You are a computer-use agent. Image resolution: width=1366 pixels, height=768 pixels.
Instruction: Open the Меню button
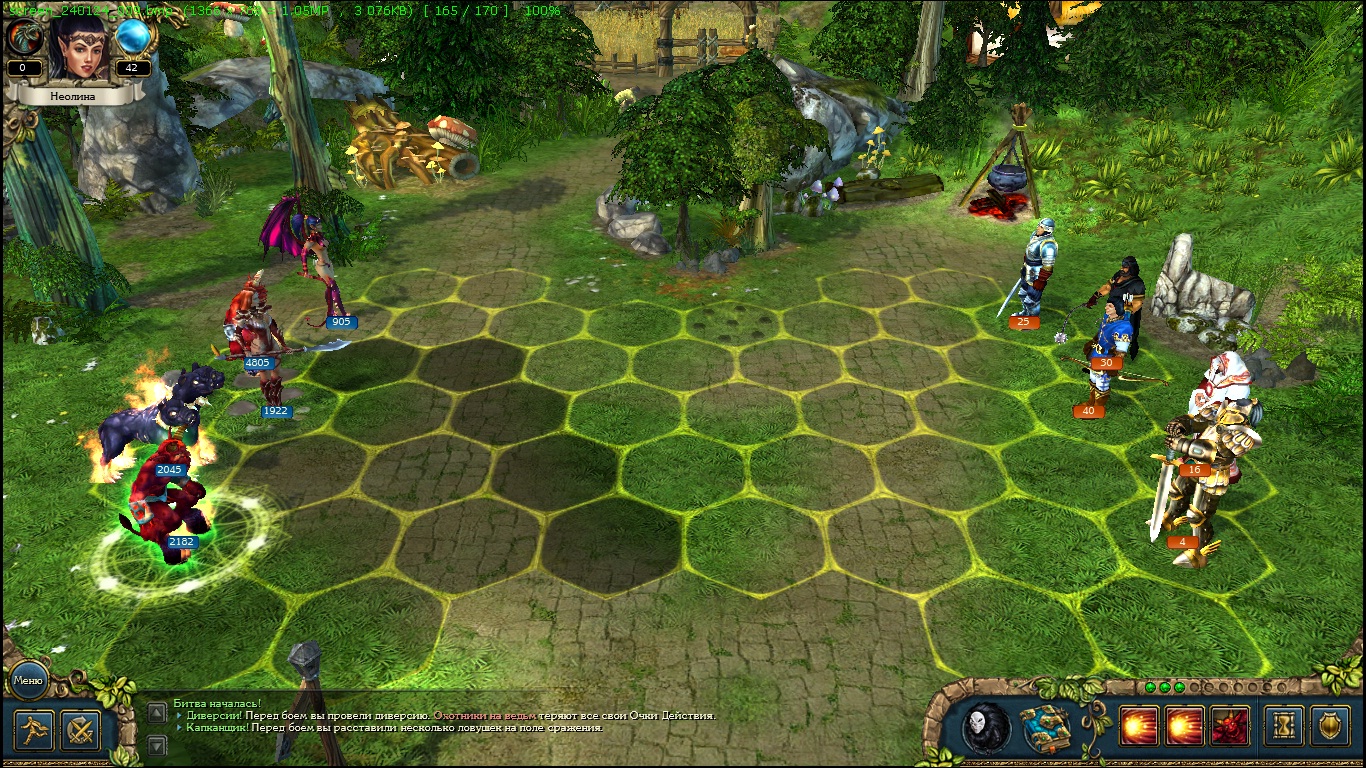click(x=28, y=681)
